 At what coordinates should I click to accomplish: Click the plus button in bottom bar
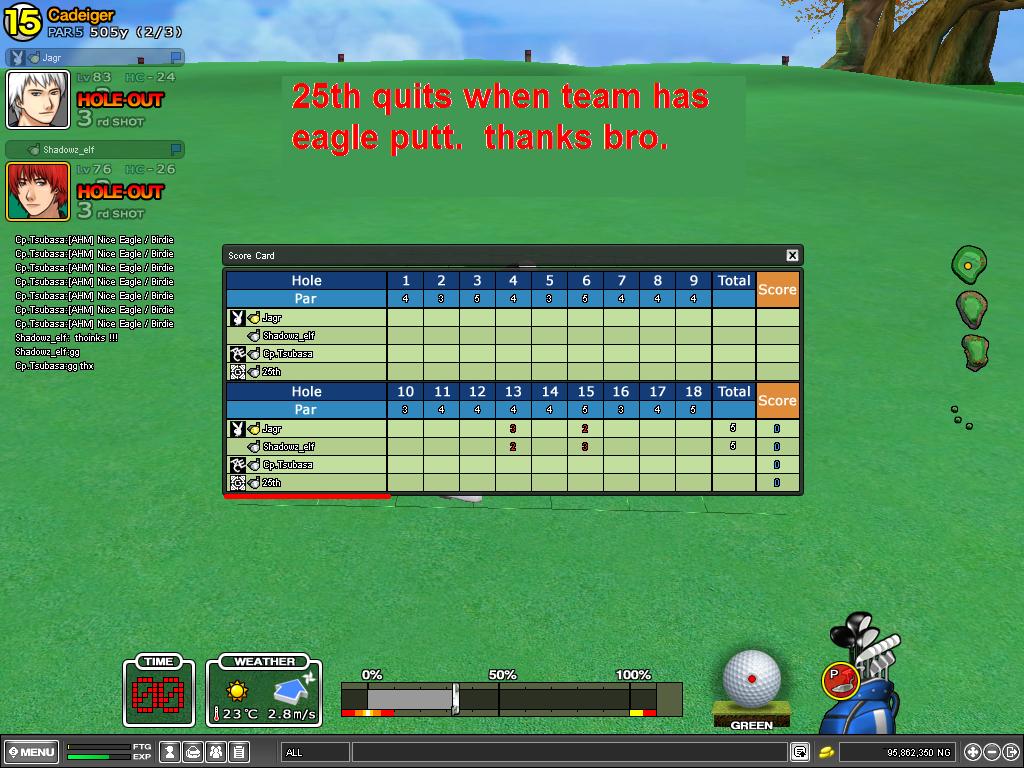[973, 752]
